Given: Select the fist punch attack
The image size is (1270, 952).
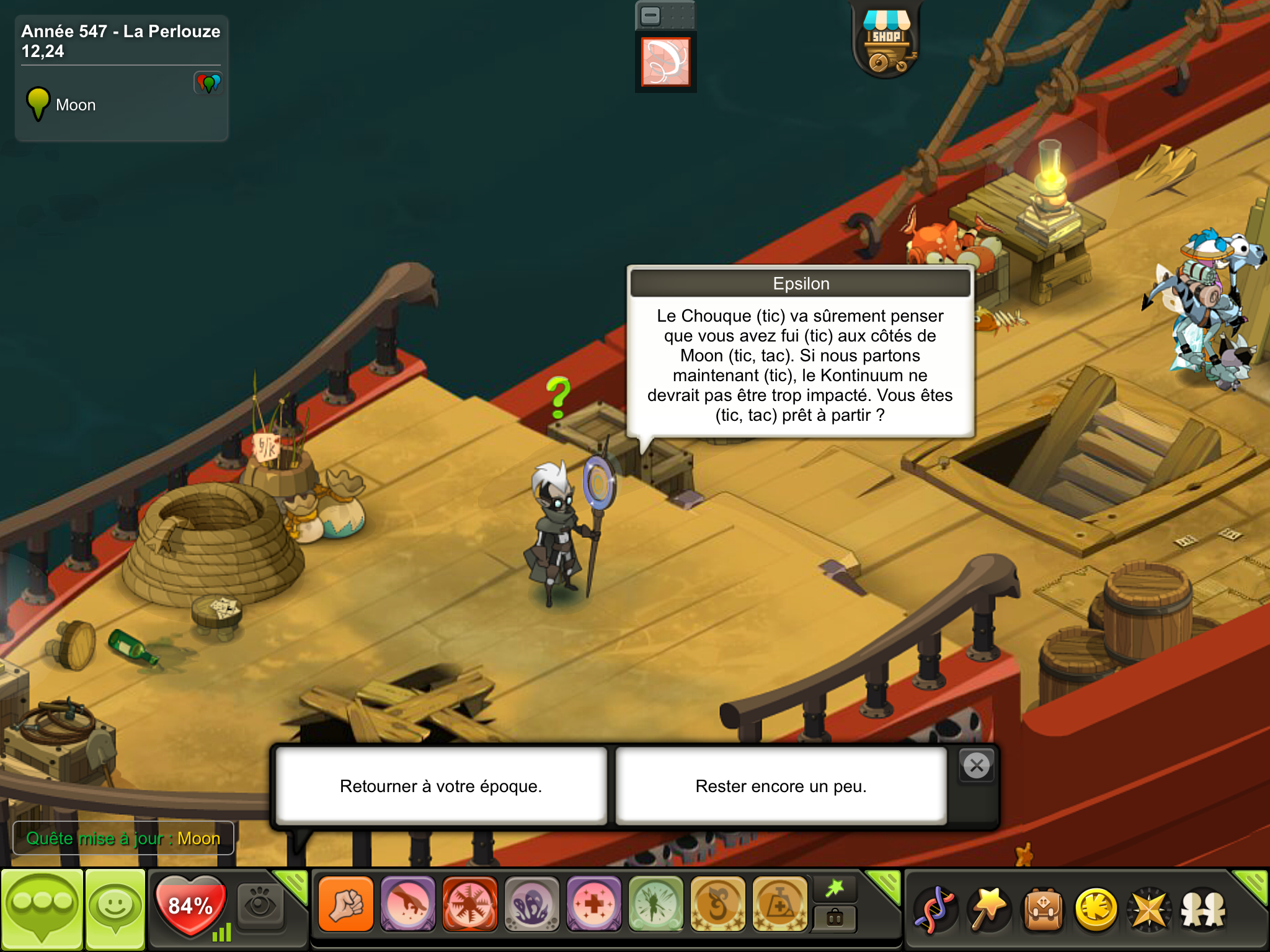Looking at the screenshot, I should pos(346,904).
